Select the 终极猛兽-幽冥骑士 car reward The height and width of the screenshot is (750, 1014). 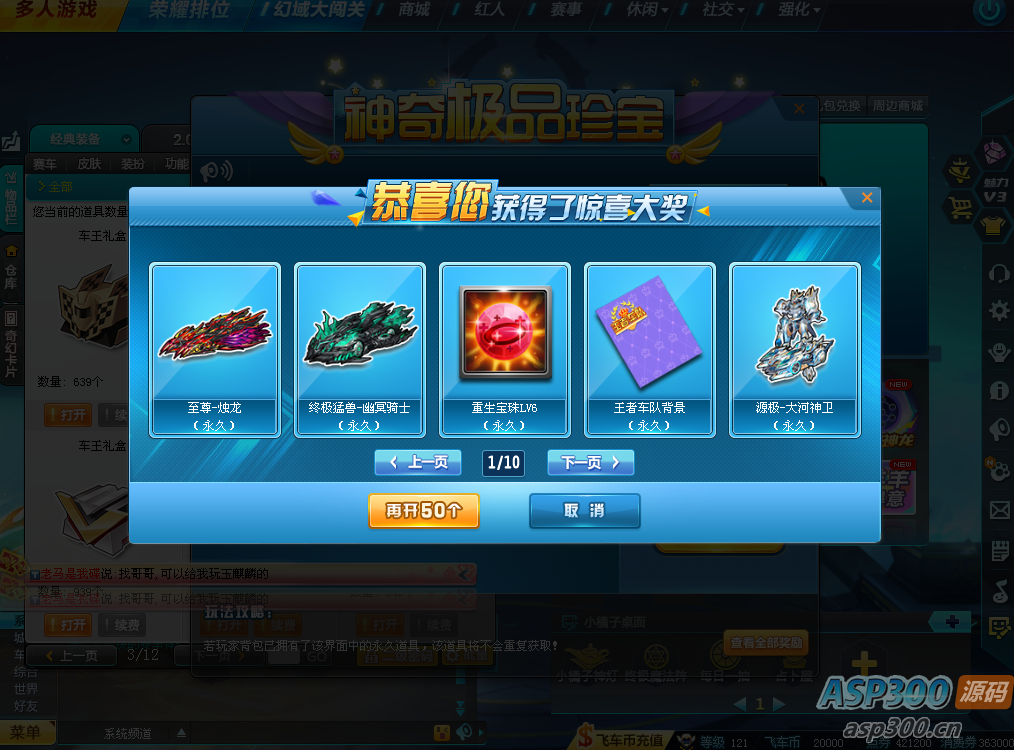[x=360, y=349]
